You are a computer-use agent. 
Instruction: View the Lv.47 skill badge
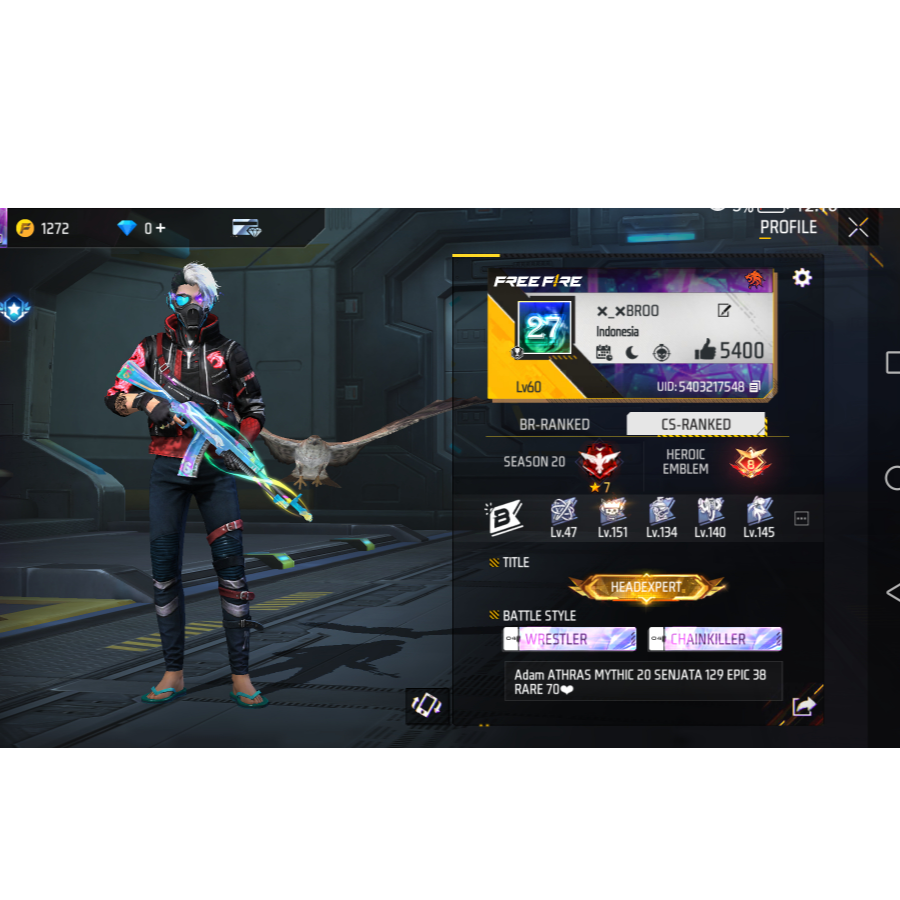pyautogui.click(x=564, y=514)
